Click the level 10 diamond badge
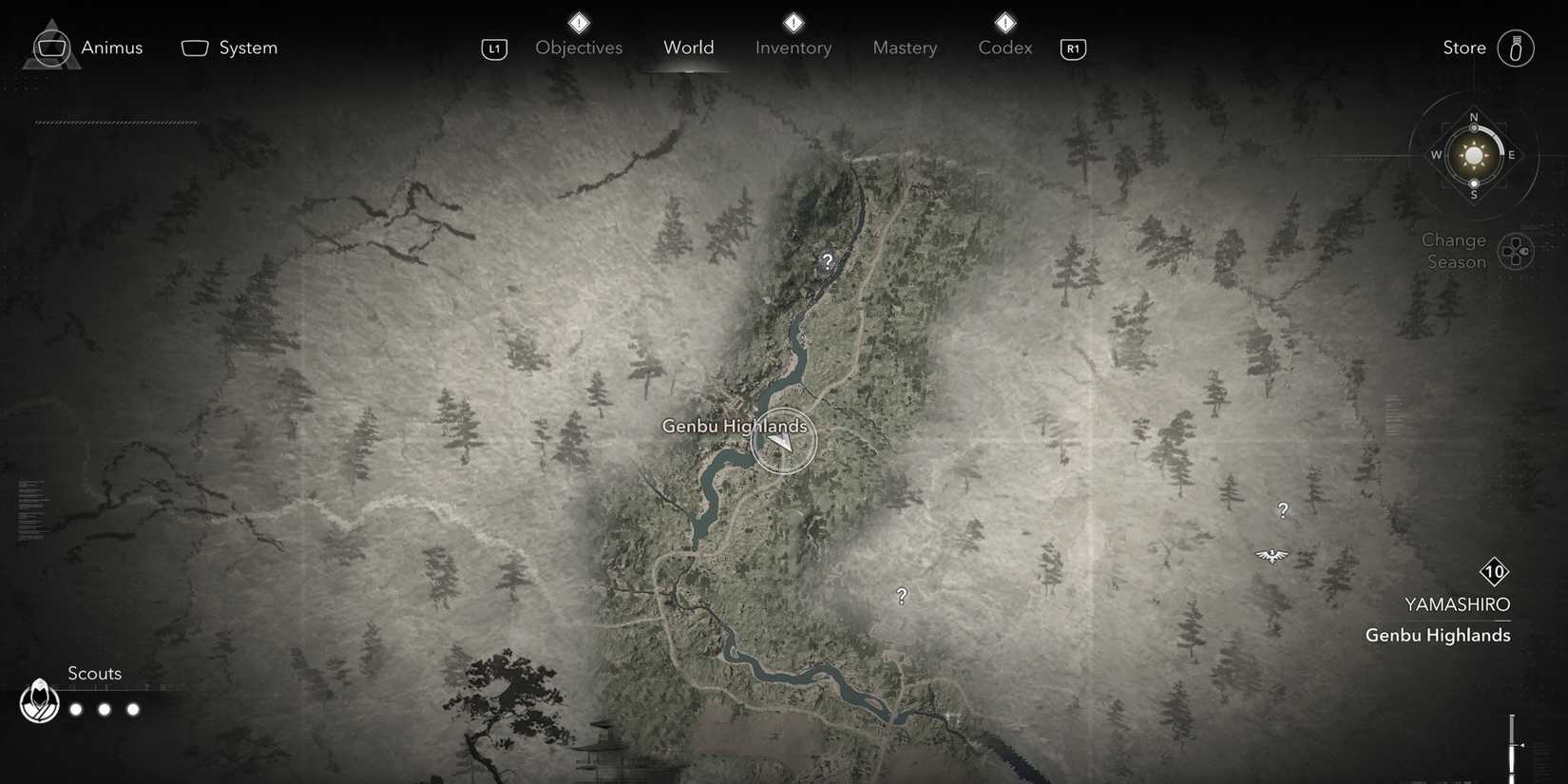Viewport: 1568px width, 784px height. tap(1494, 573)
